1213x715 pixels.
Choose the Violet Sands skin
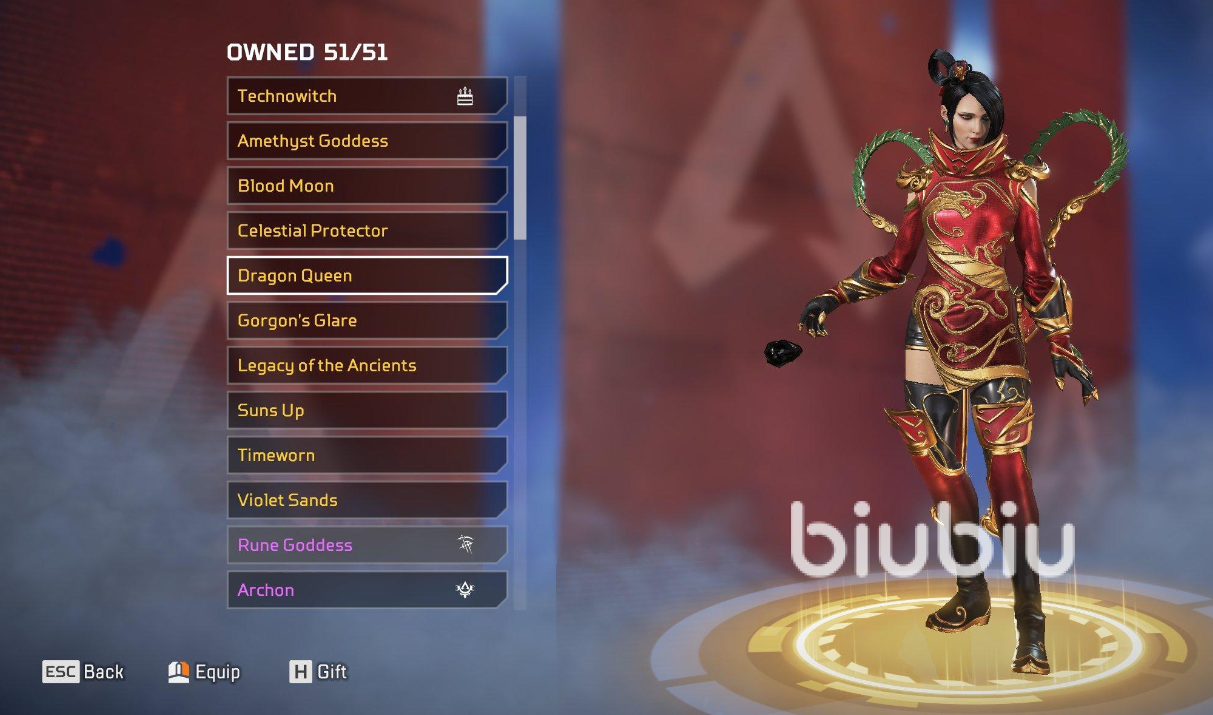click(x=366, y=500)
